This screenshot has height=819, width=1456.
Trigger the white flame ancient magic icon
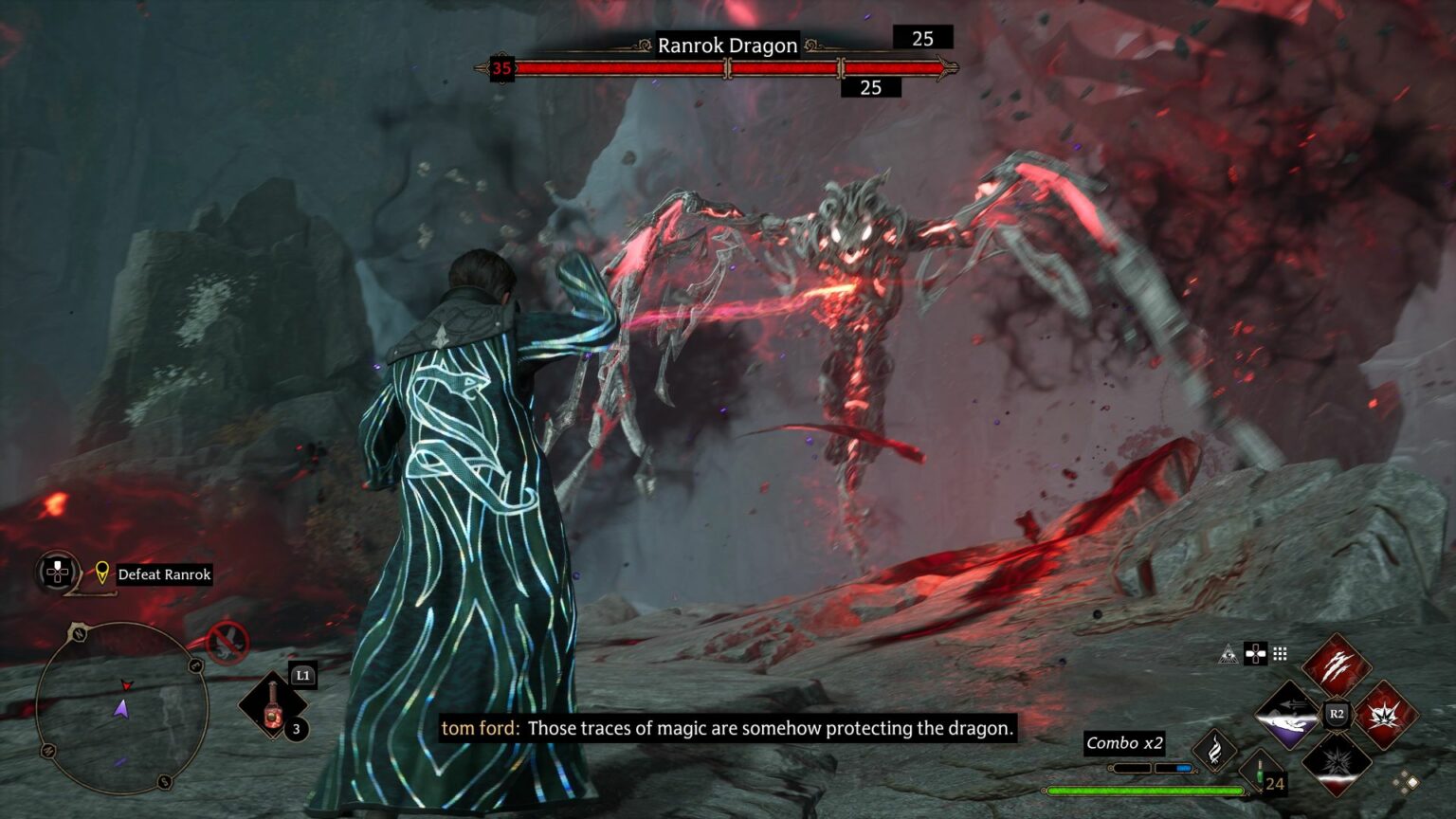(x=1214, y=752)
